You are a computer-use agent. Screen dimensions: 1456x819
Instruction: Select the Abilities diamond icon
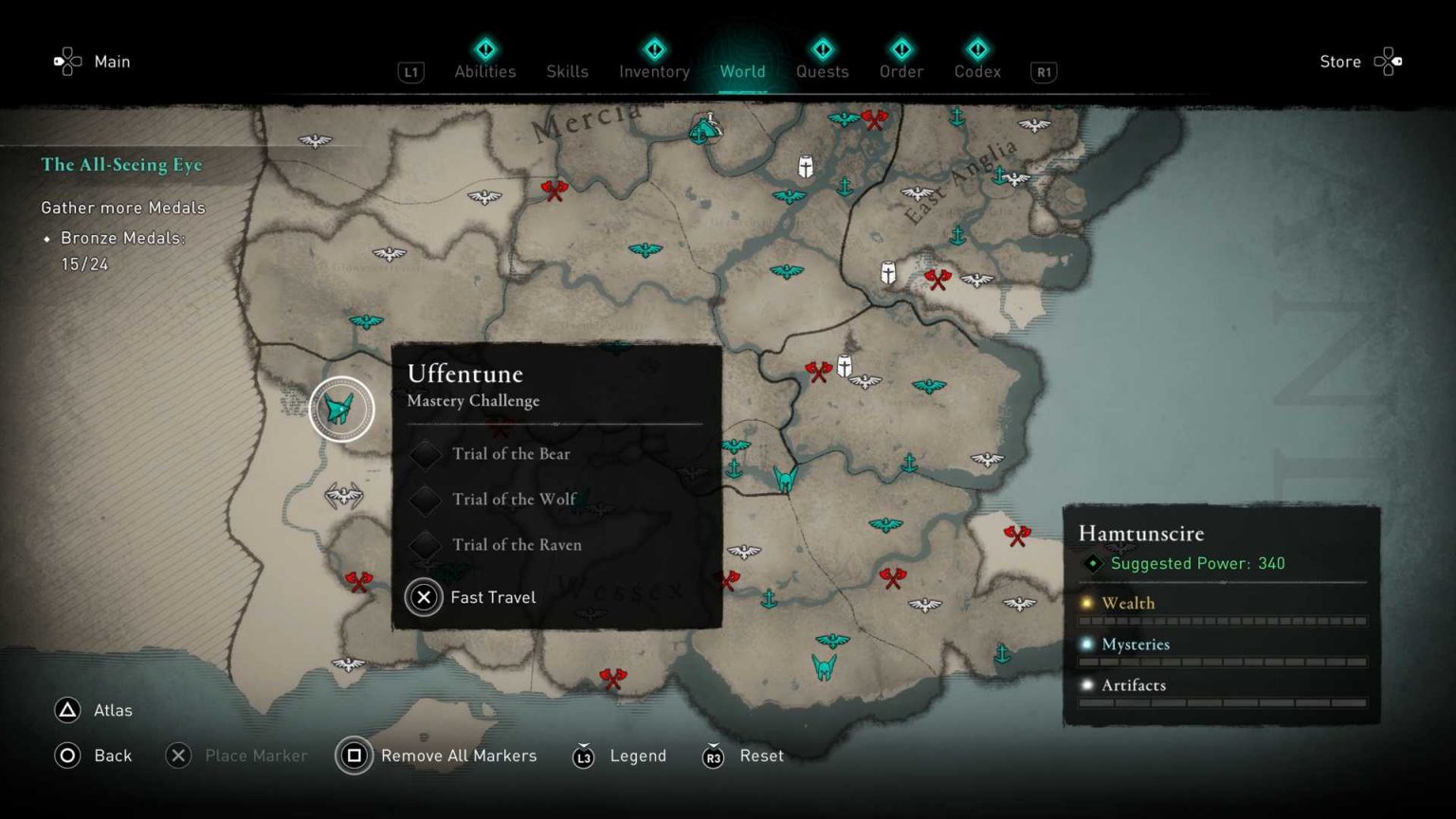pyautogui.click(x=485, y=45)
